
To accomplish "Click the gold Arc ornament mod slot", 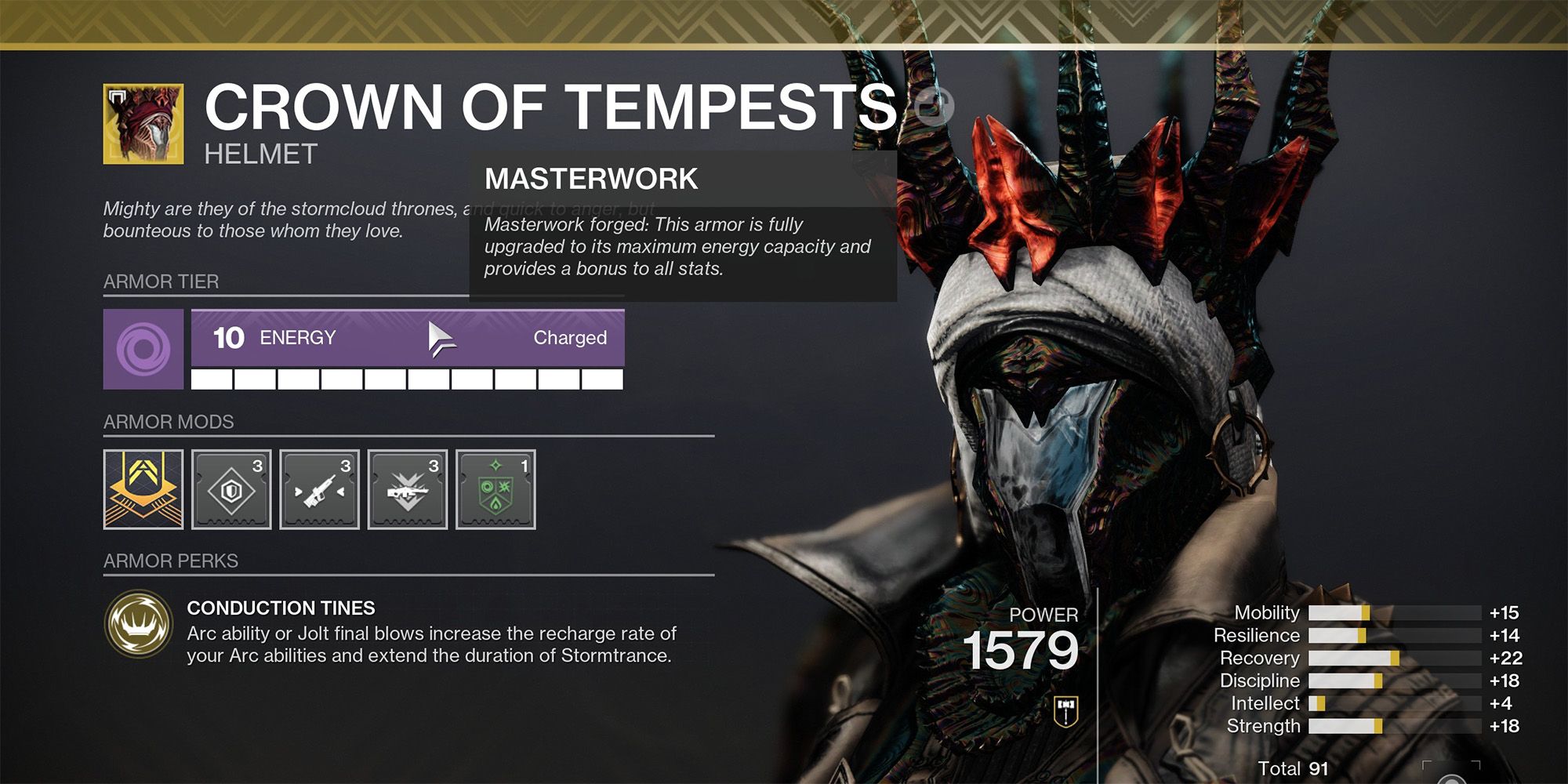I will point(143,489).
